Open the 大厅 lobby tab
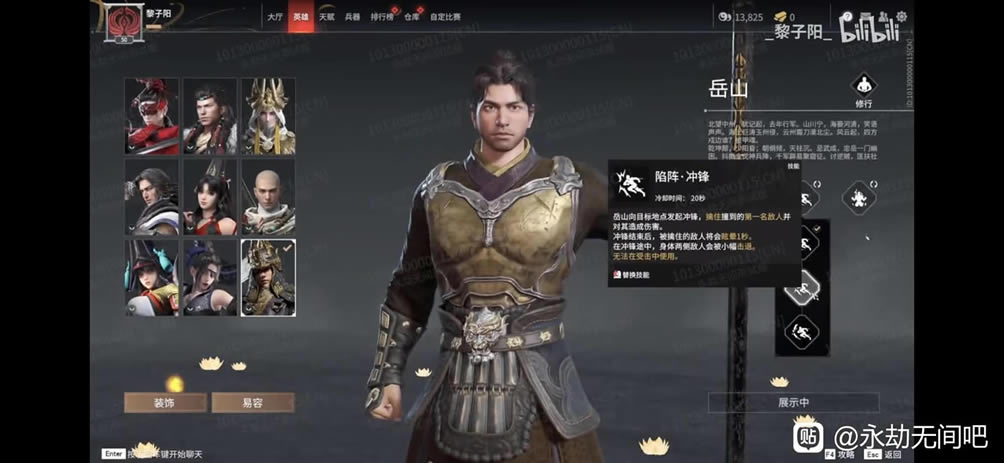The image size is (1004, 463). click(275, 17)
